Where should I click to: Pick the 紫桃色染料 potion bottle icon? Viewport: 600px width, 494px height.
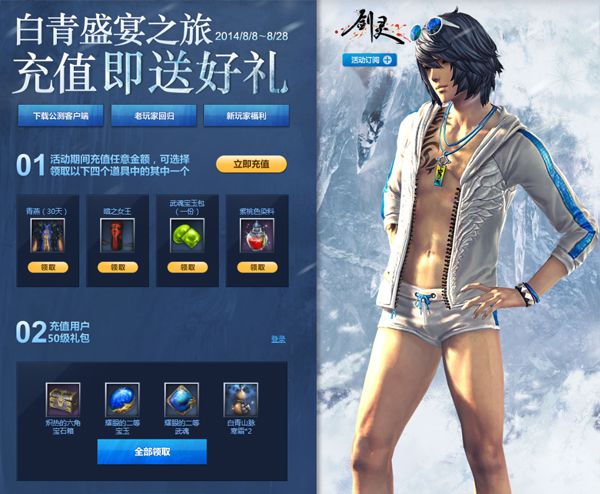click(x=255, y=235)
